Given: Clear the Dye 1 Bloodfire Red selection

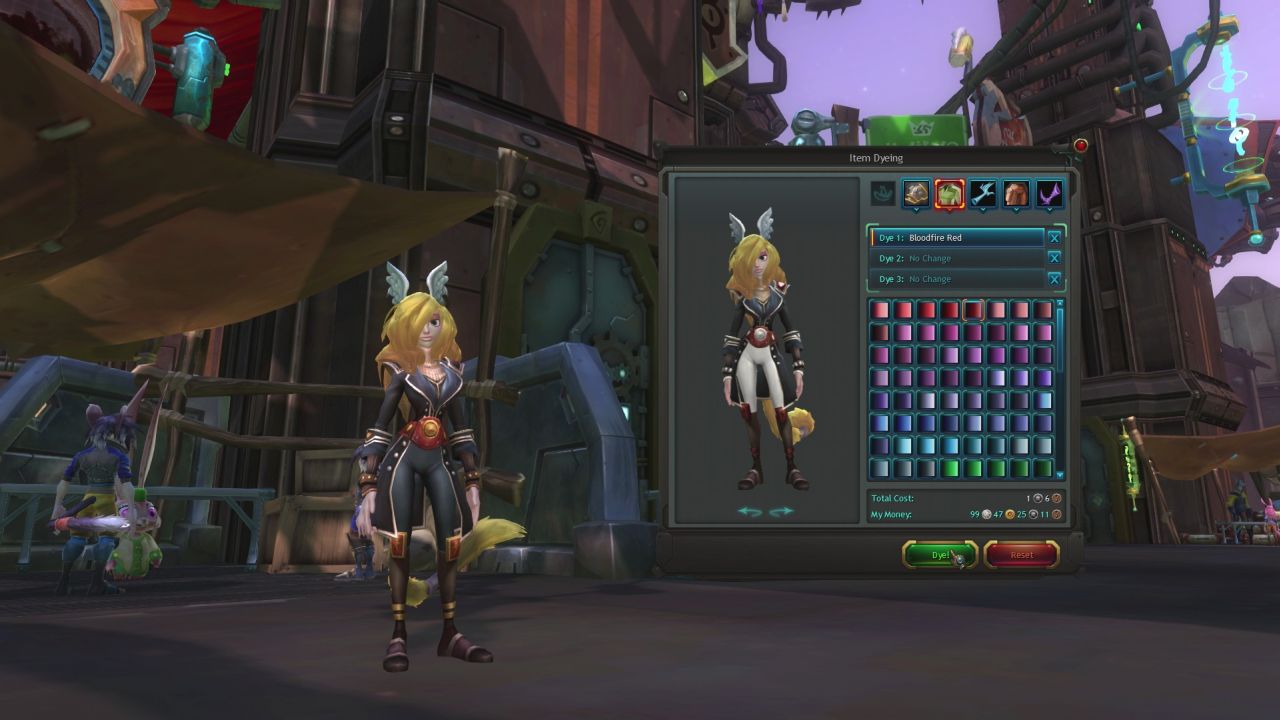Looking at the screenshot, I should click(1056, 238).
